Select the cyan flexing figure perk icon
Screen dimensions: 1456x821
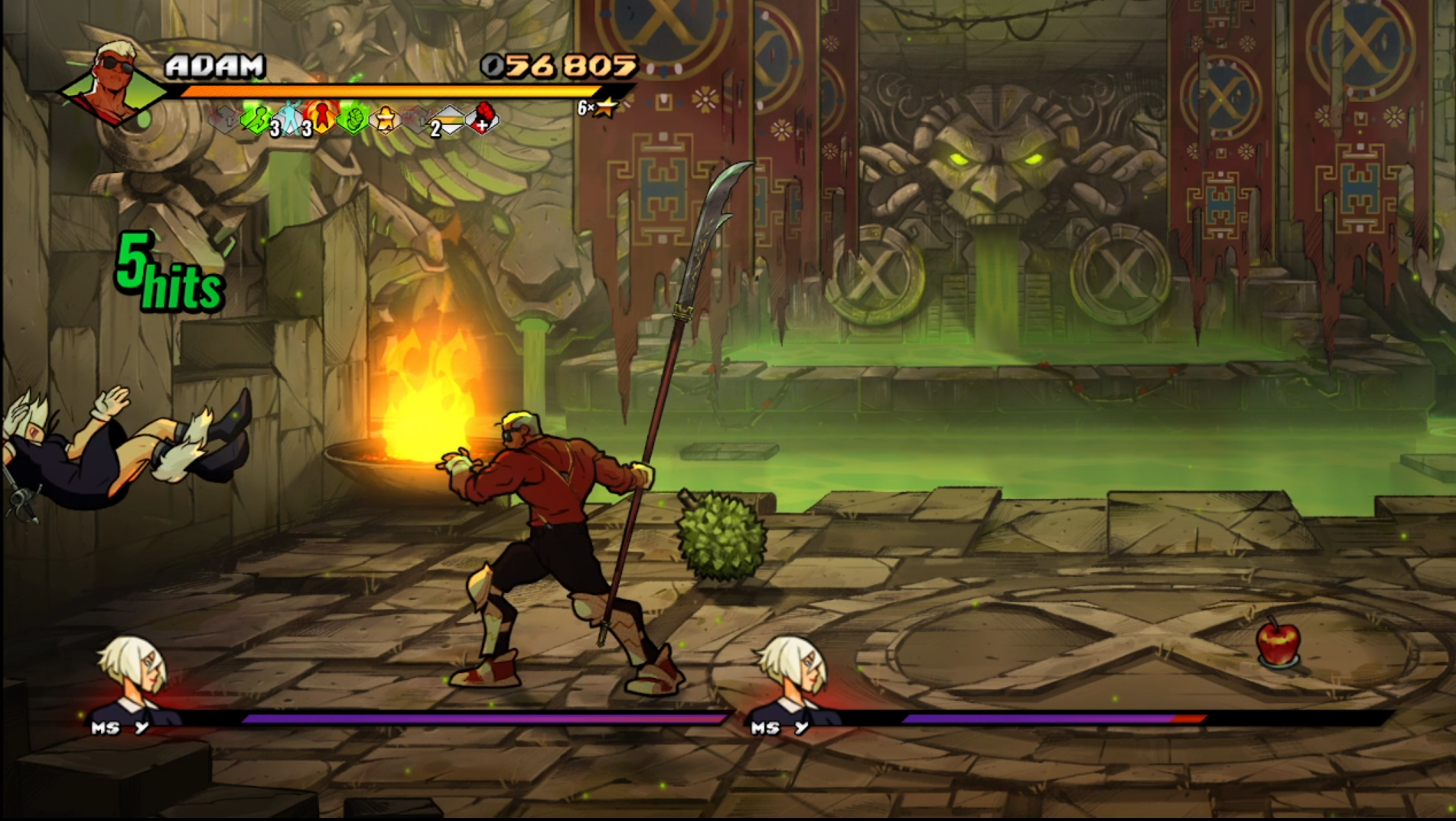290,119
